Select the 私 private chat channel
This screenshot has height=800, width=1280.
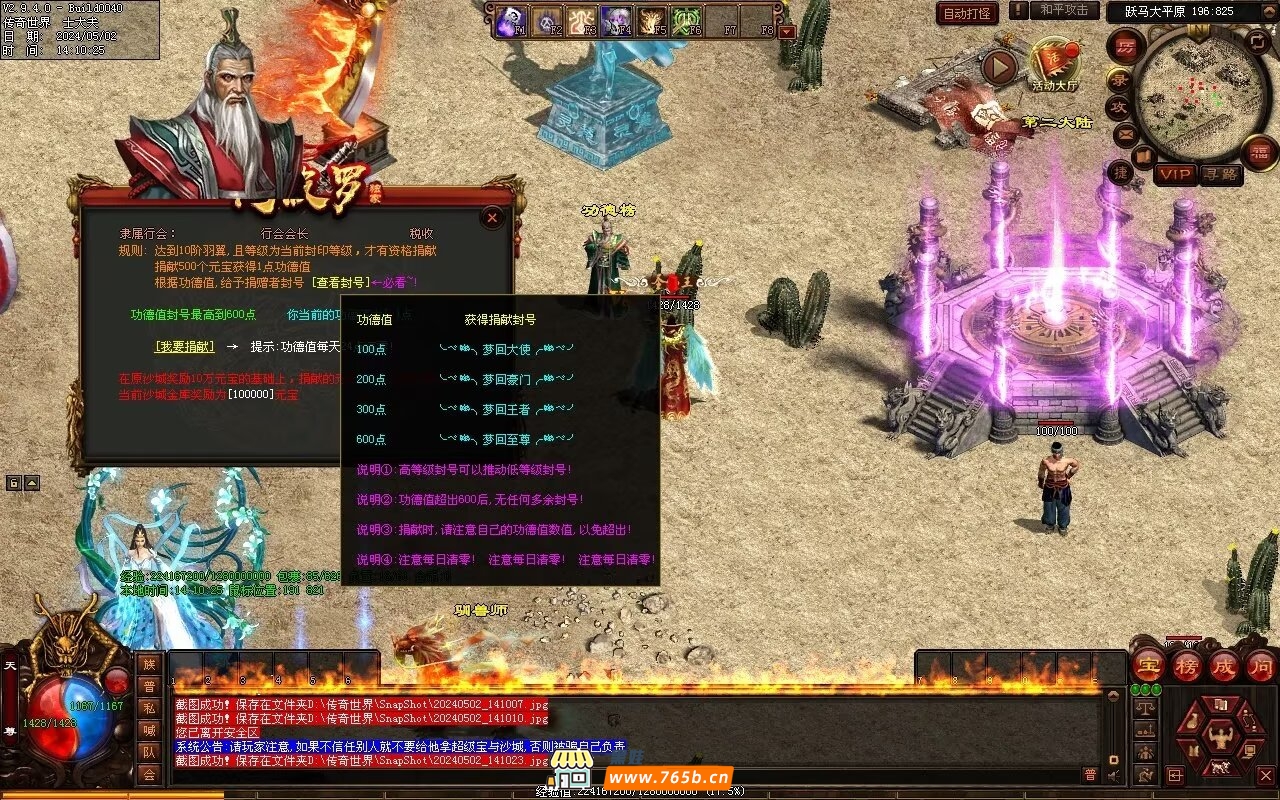149,707
